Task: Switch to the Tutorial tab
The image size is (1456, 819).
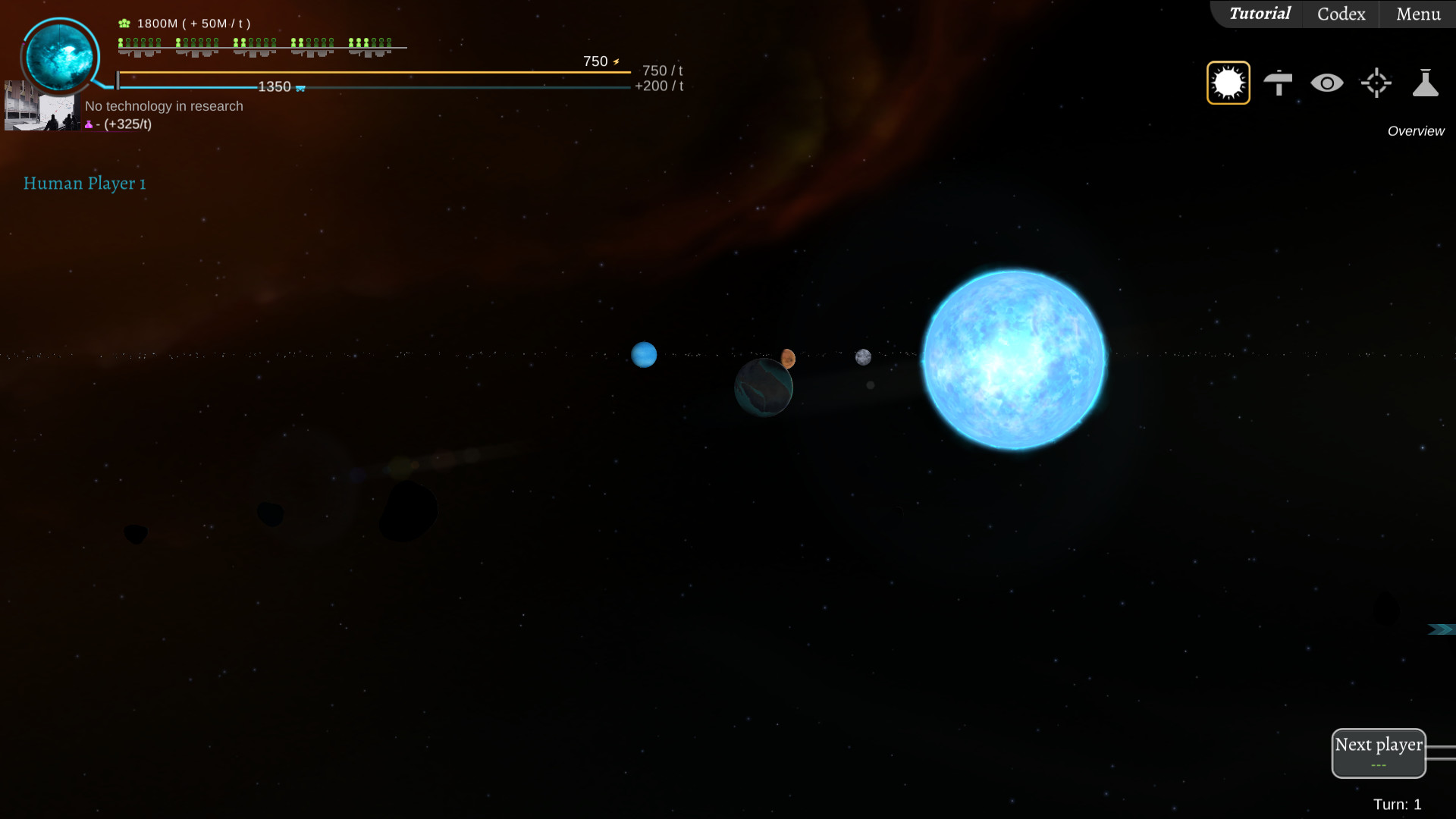Action: [1260, 14]
